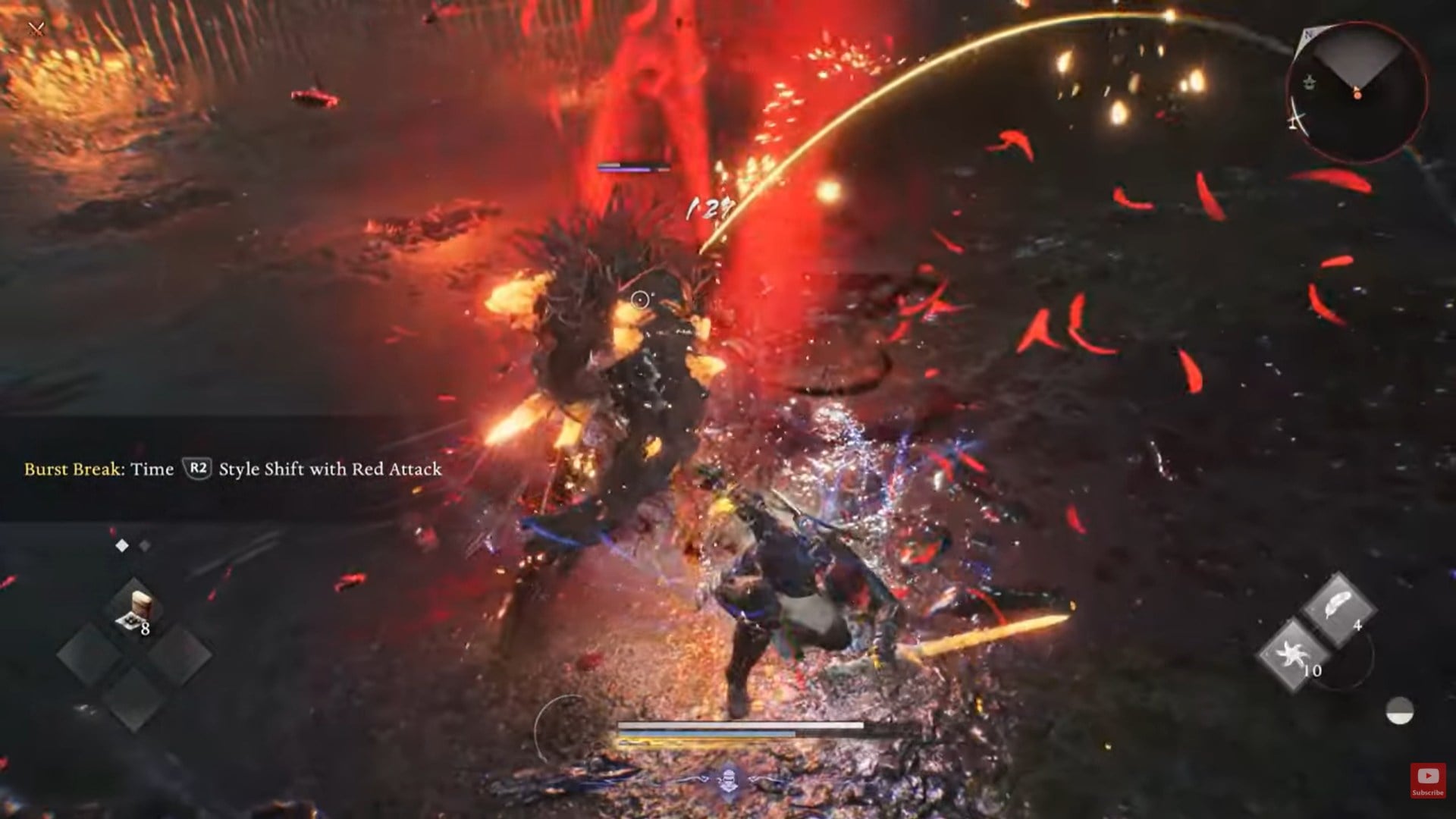Click the N compass indicator on the minimap
Image resolution: width=1456 pixels, height=819 pixels.
tap(1307, 33)
